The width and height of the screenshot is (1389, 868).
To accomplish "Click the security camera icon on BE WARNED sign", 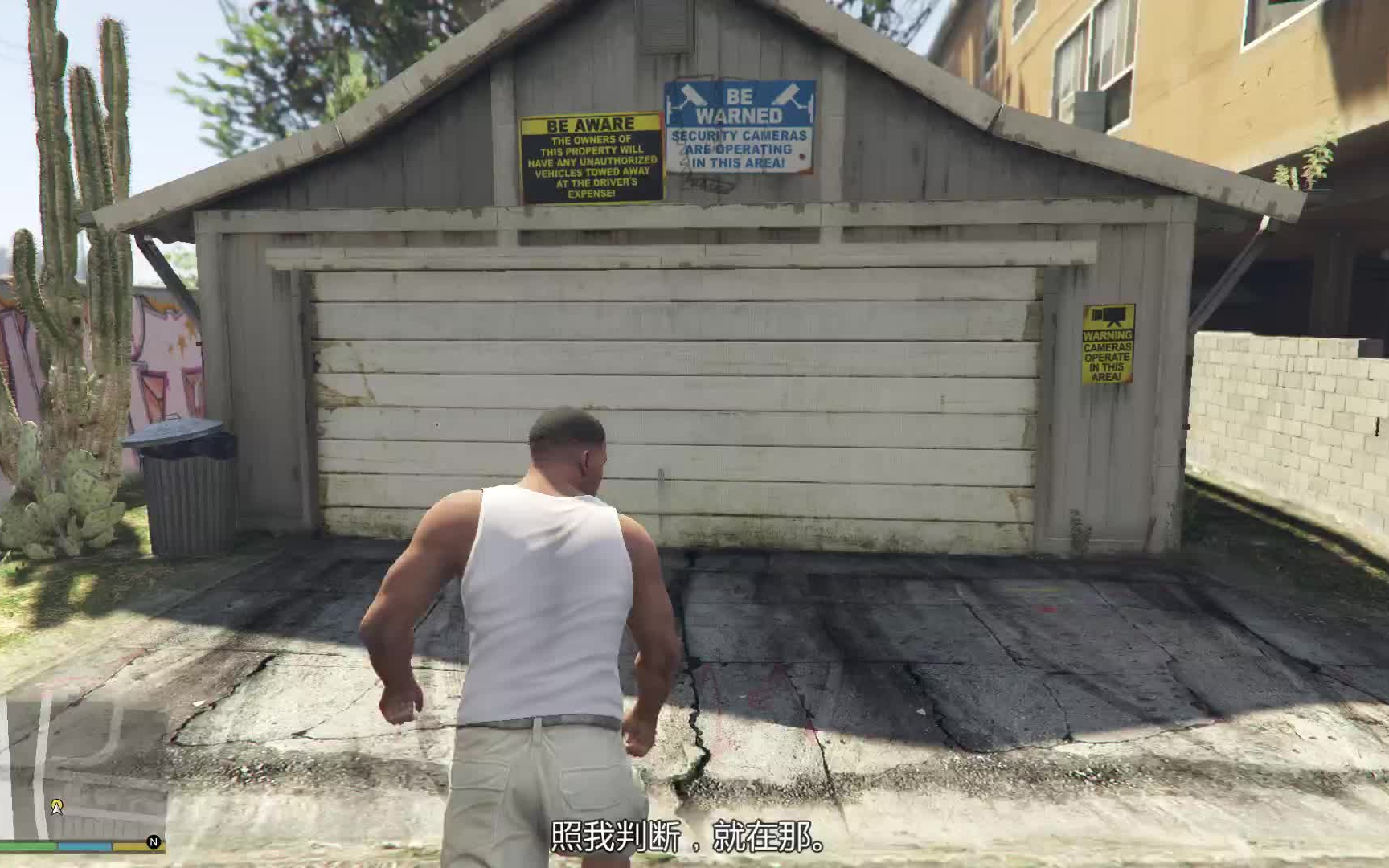I will click(694, 96).
